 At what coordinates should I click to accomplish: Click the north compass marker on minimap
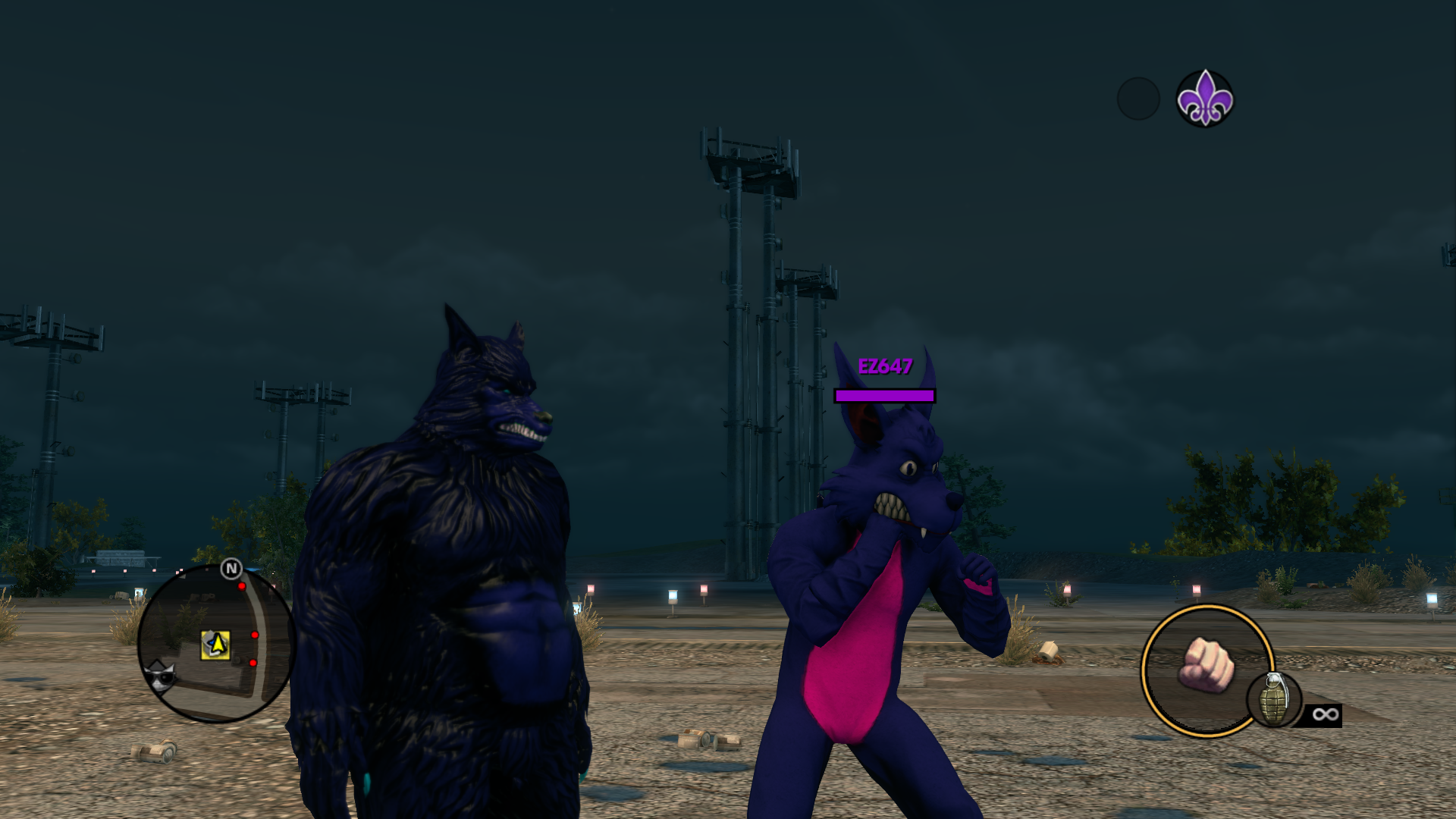pos(231,568)
